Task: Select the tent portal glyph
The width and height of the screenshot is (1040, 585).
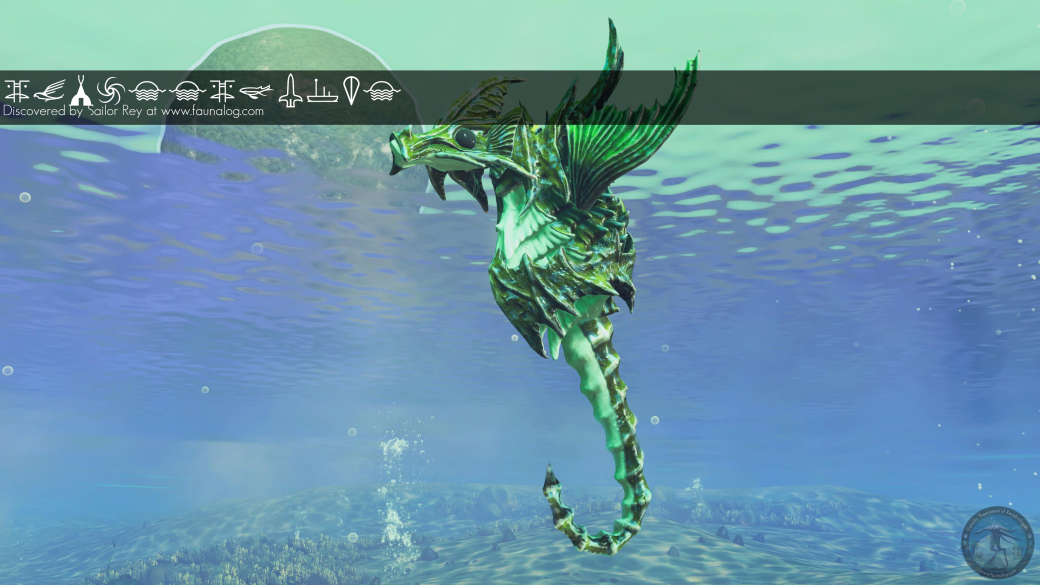Action: pos(79,92)
